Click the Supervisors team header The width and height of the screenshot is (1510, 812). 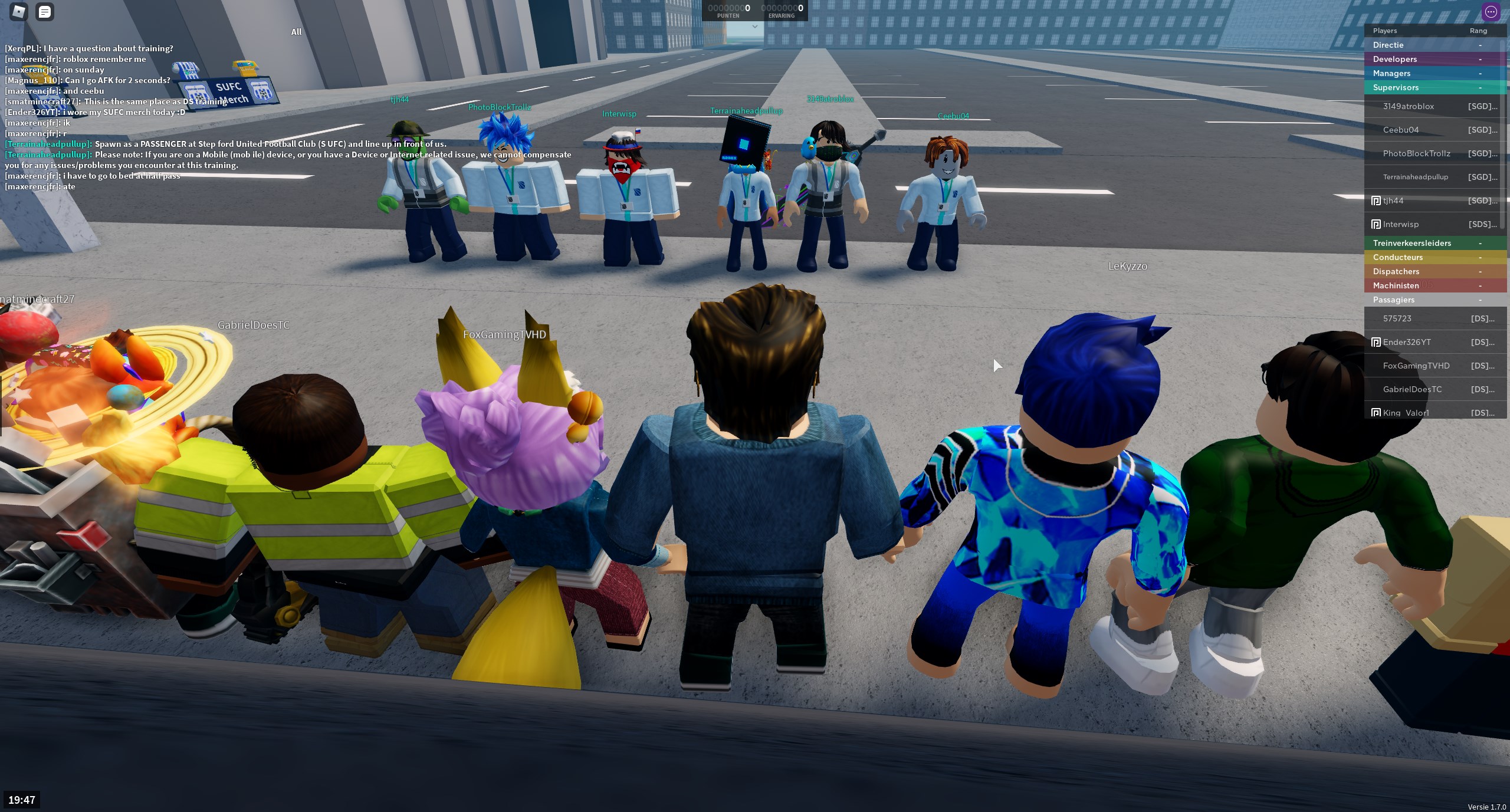click(x=1396, y=87)
